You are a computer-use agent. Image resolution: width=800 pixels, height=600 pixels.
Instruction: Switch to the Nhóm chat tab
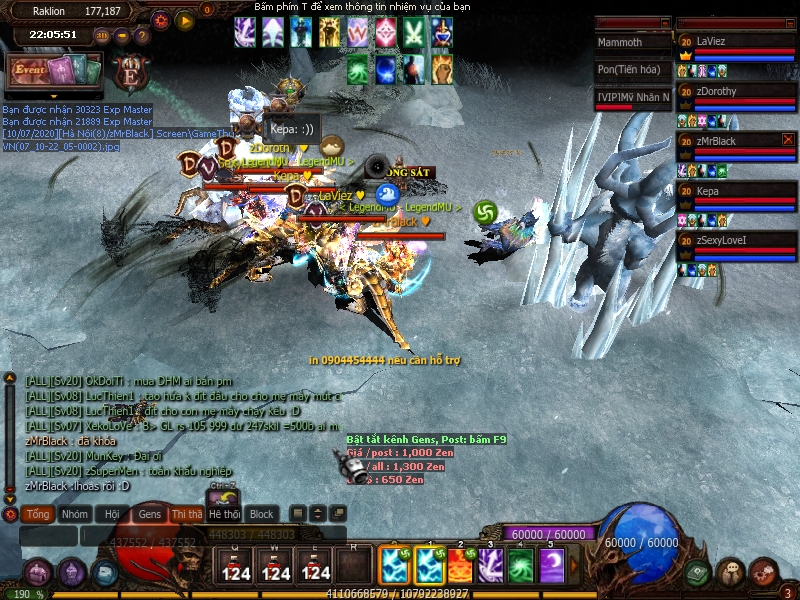pyautogui.click(x=74, y=514)
